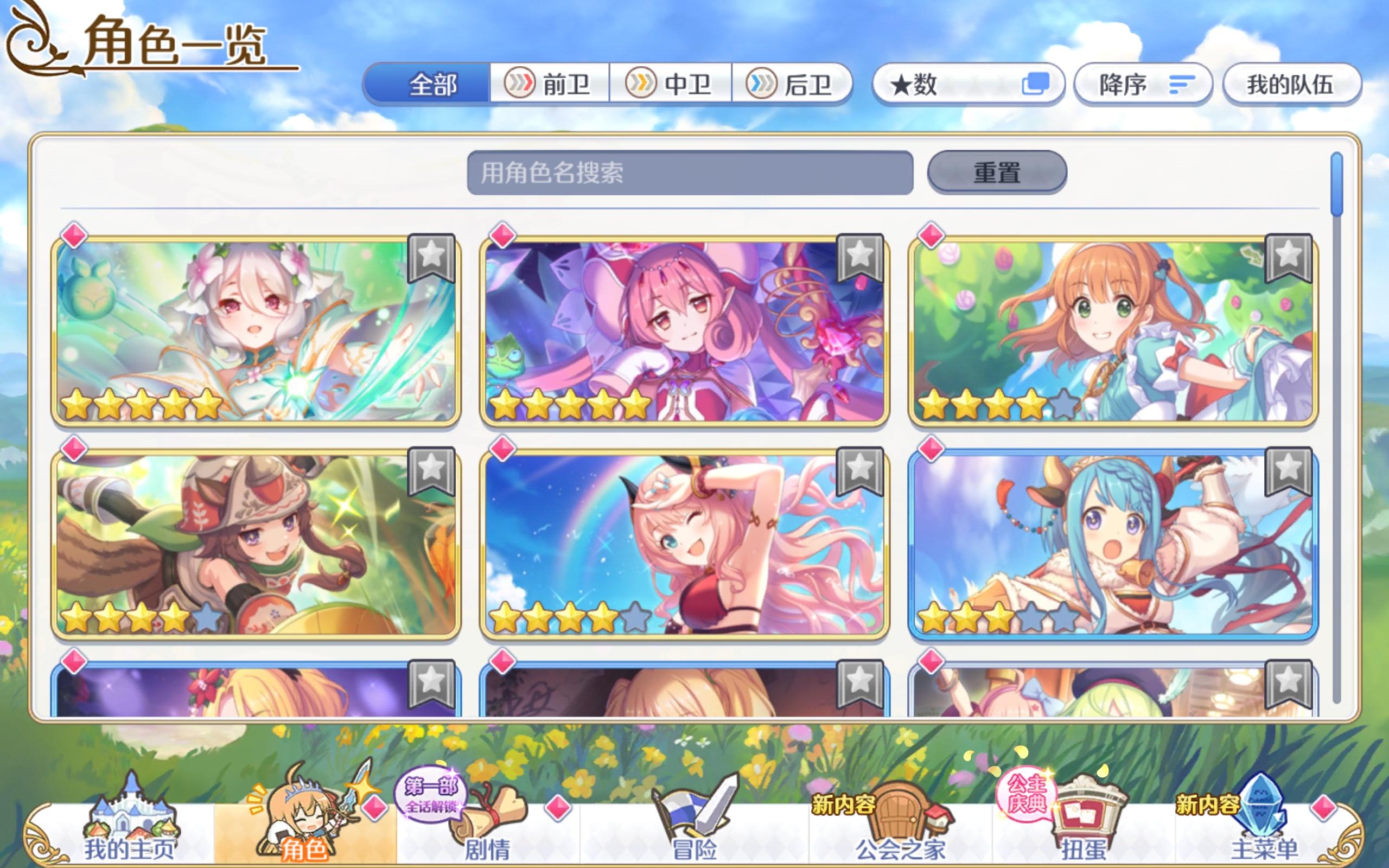
Task: Open the 降序 sort order control
Action: pyautogui.click(x=1142, y=84)
